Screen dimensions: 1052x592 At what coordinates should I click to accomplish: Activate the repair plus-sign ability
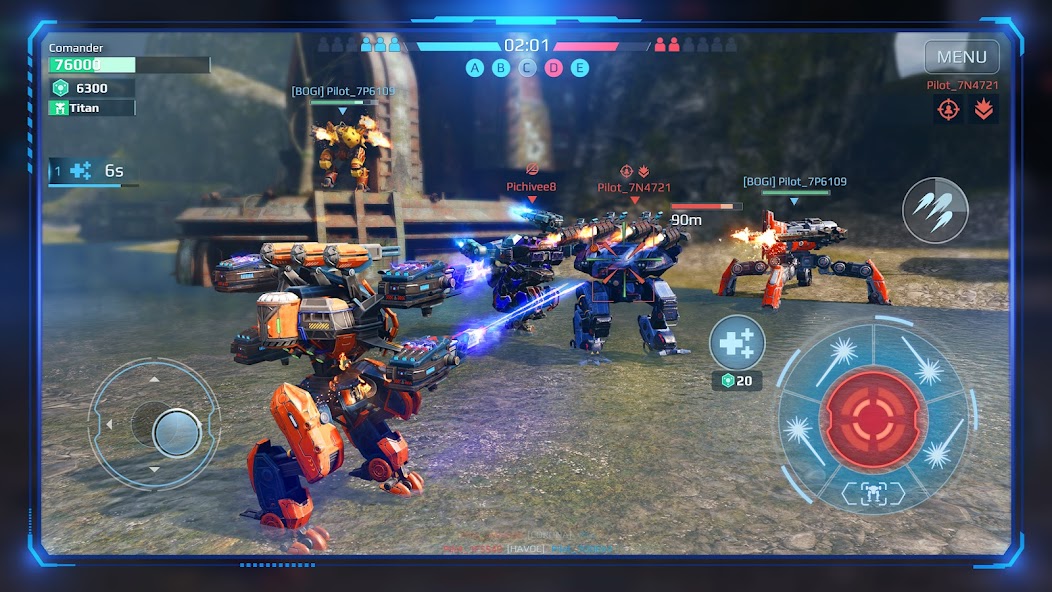[x=737, y=343]
